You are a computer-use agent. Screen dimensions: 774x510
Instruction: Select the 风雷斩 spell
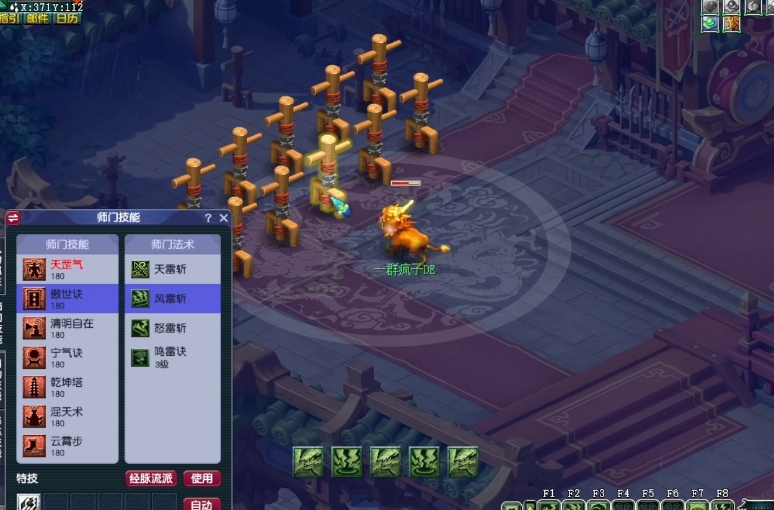click(x=172, y=298)
